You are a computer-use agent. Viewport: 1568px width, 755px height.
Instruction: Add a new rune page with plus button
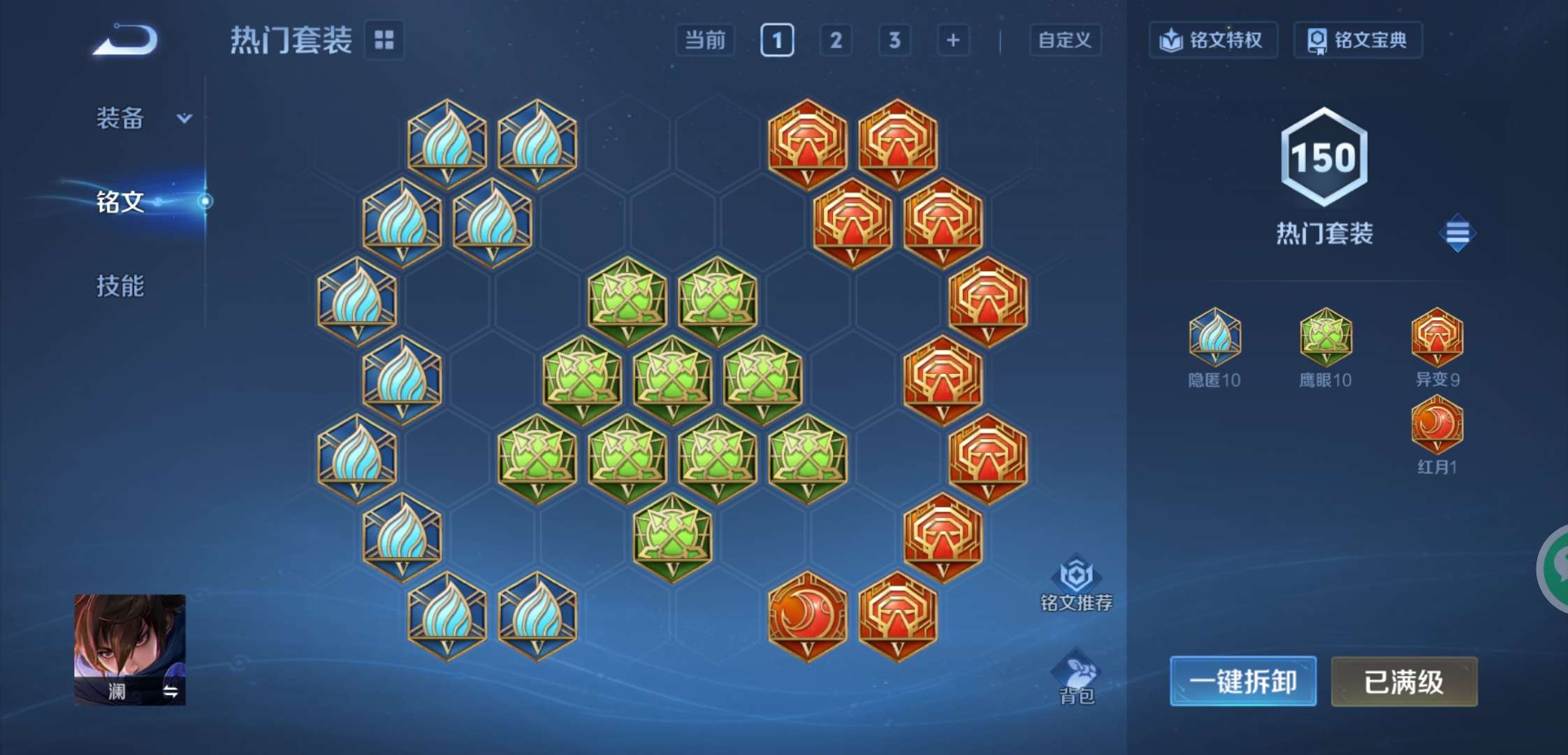[953, 40]
